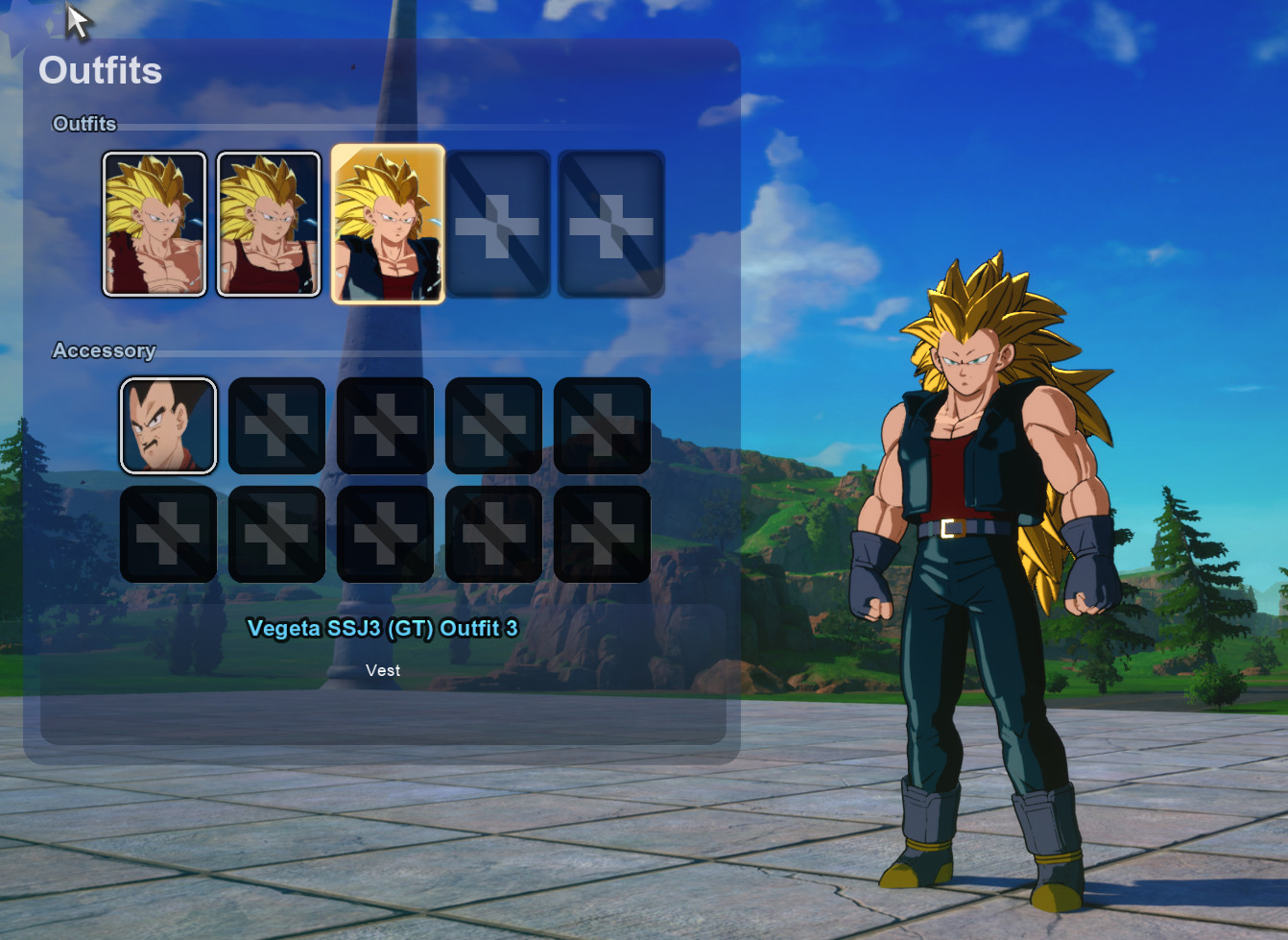Click the first empty accessory plus slot
Viewport: 1288px width, 940px height.
pyautogui.click(x=275, y=425)
